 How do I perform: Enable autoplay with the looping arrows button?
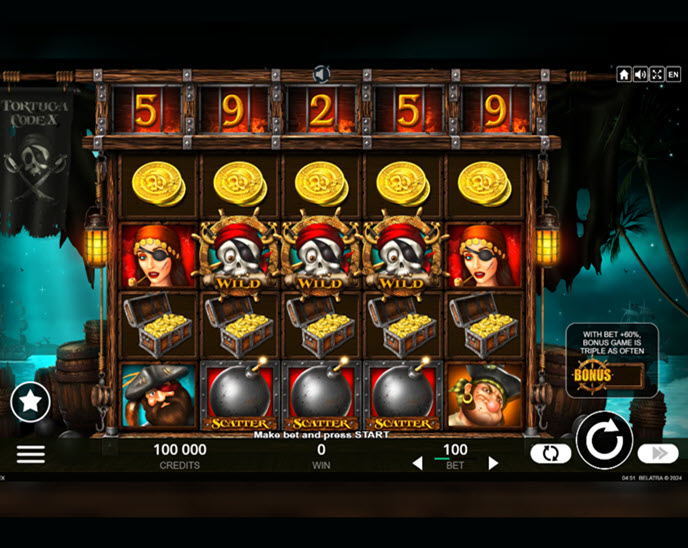(x=550, y=454)
